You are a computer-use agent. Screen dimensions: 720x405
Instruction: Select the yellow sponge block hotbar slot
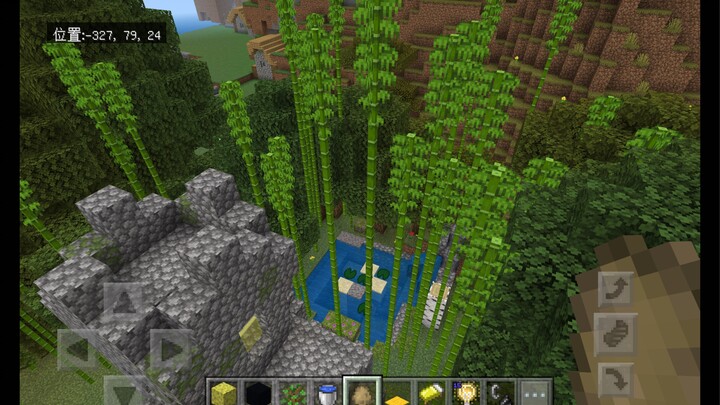223,393
